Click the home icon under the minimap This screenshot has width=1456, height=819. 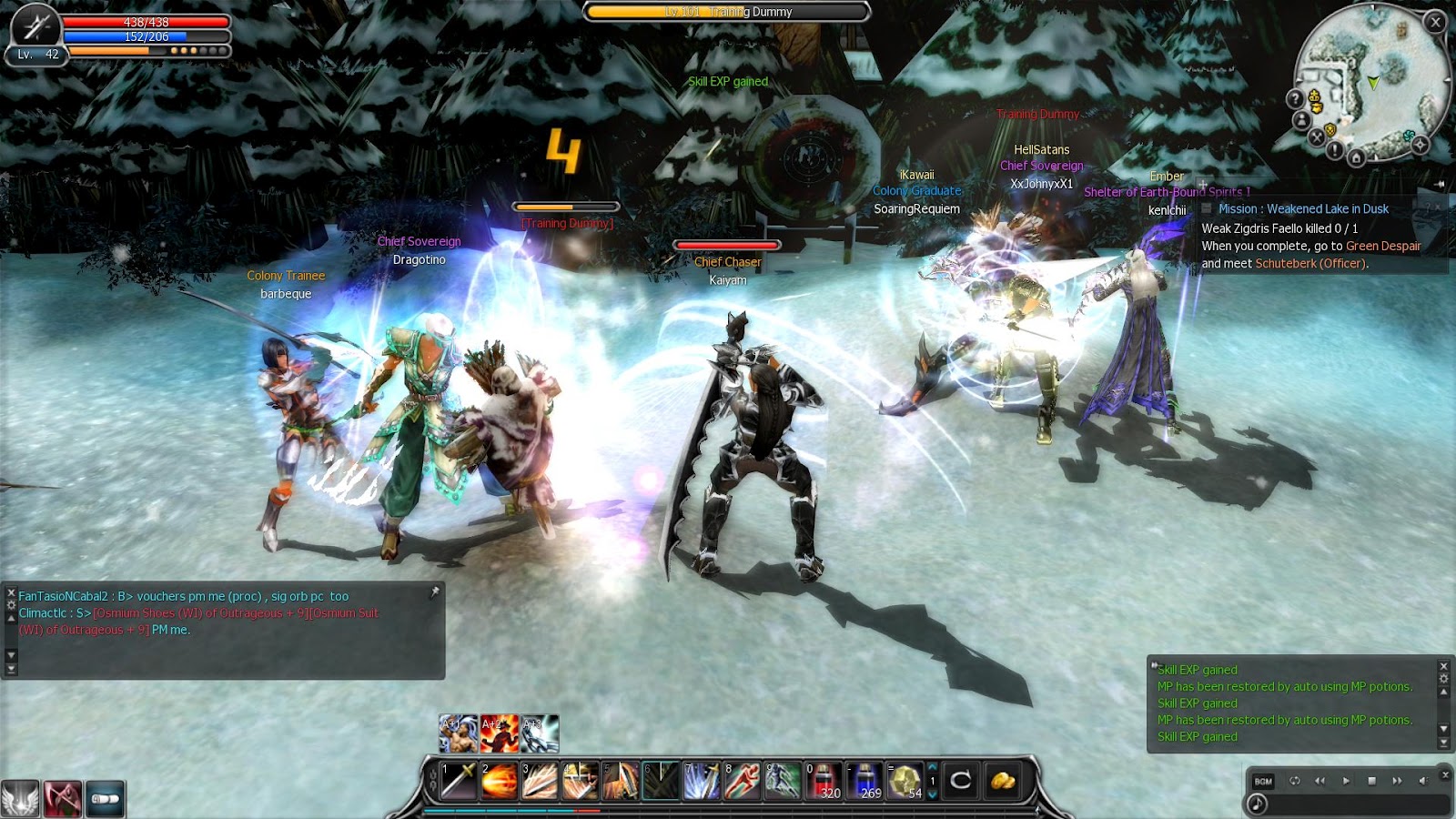tap(1357, 157)
